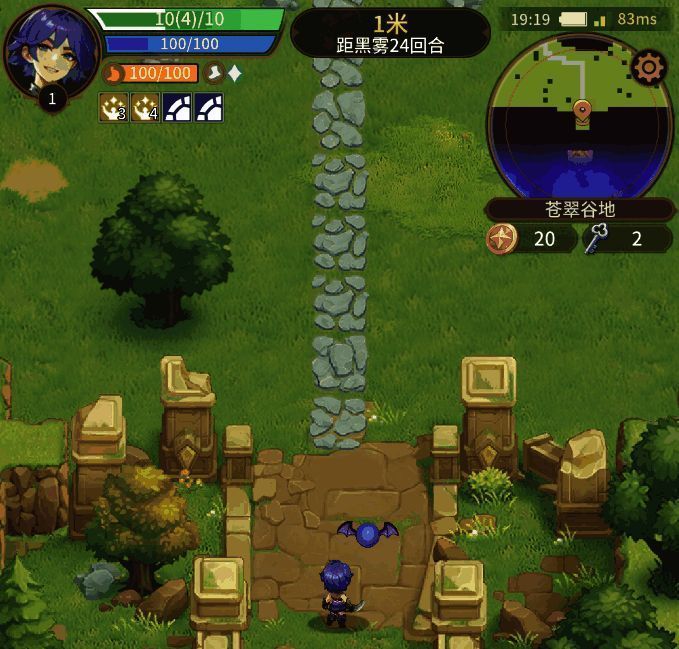Open the hero portrait character sheet
The image size is (679, 649).
pyautogui.click(x=50, y=52)
